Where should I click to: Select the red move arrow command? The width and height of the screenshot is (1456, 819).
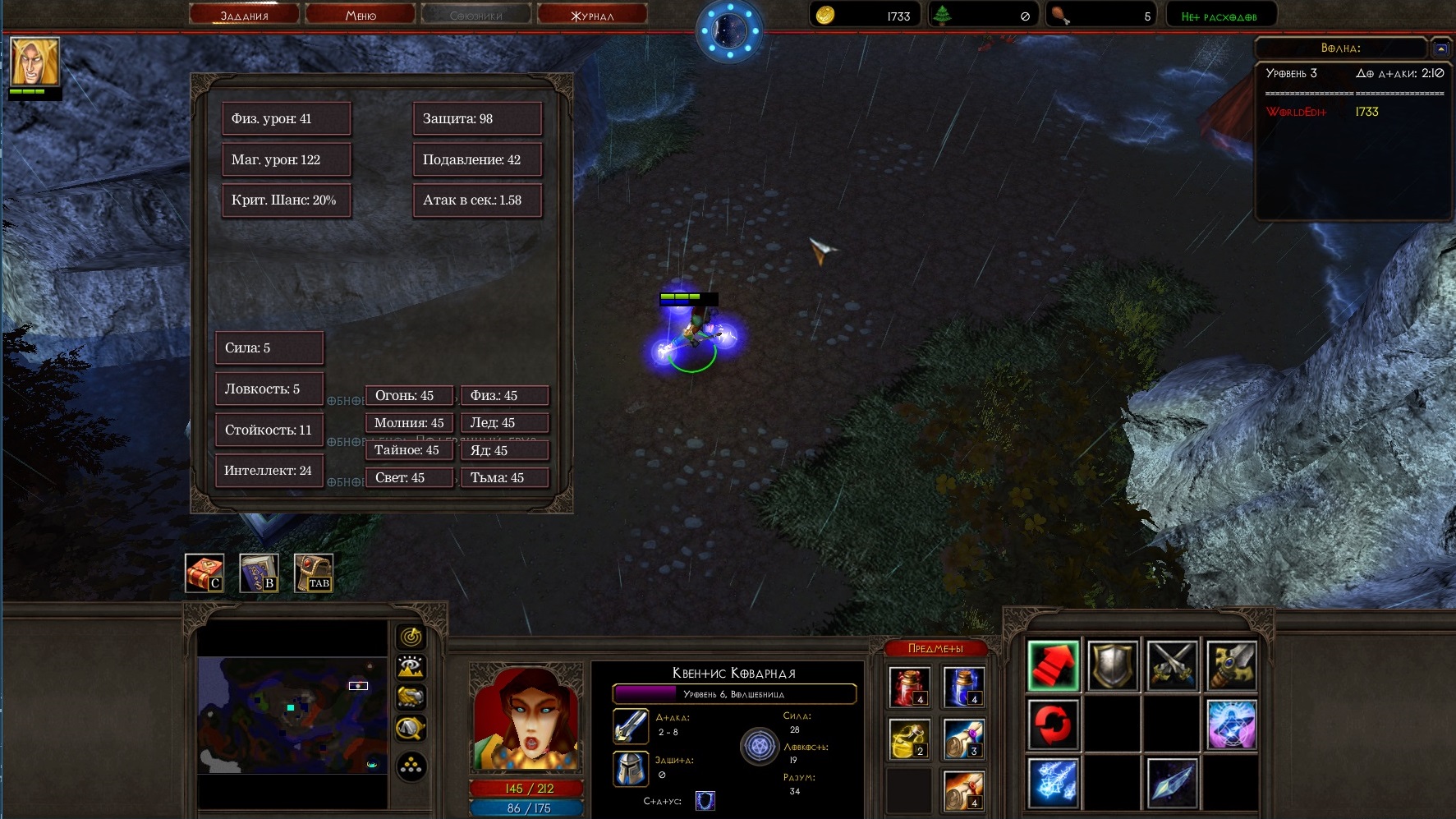(1054, 665)
